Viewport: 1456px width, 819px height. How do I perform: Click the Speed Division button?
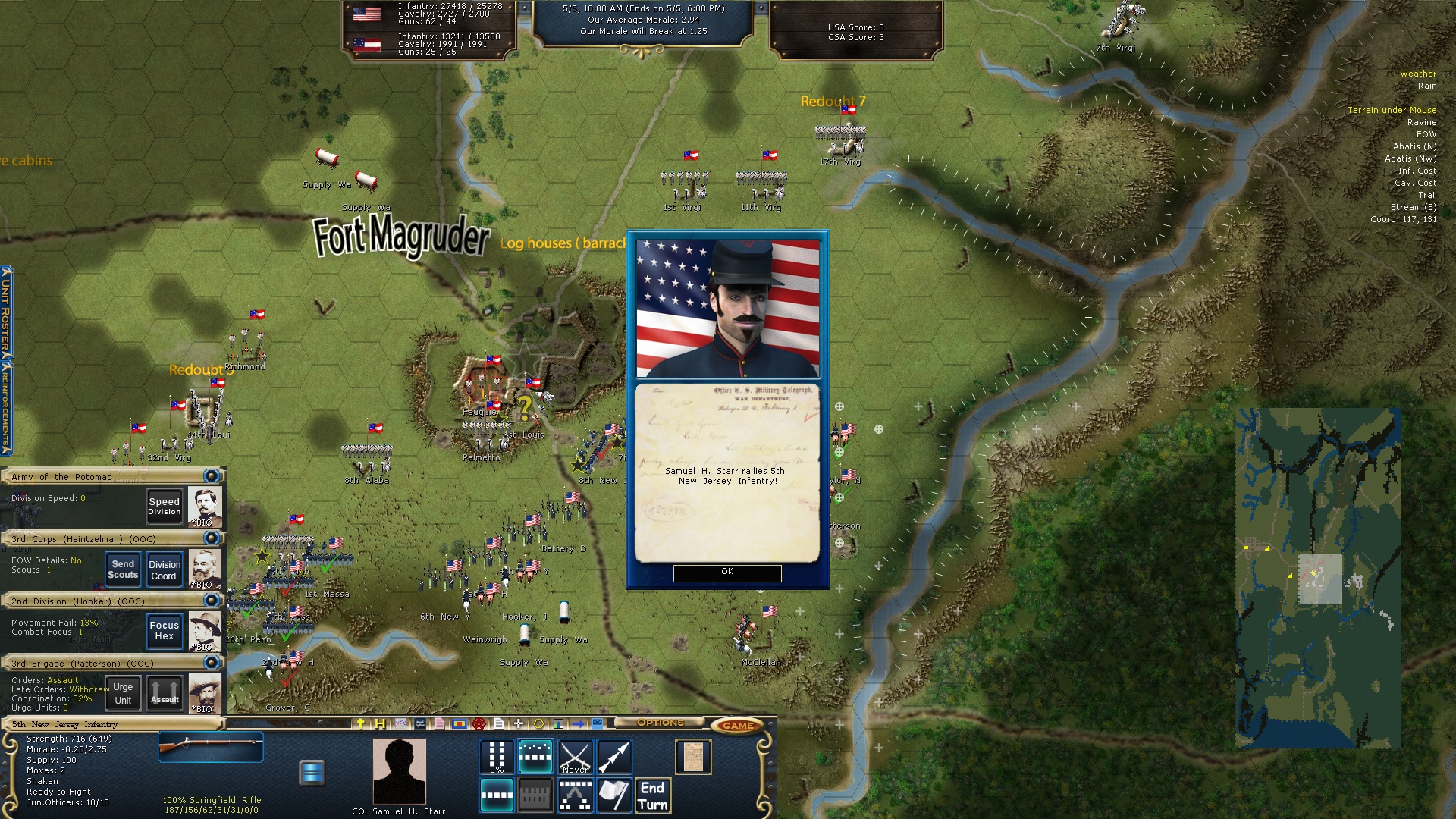(x=164, y=506)
